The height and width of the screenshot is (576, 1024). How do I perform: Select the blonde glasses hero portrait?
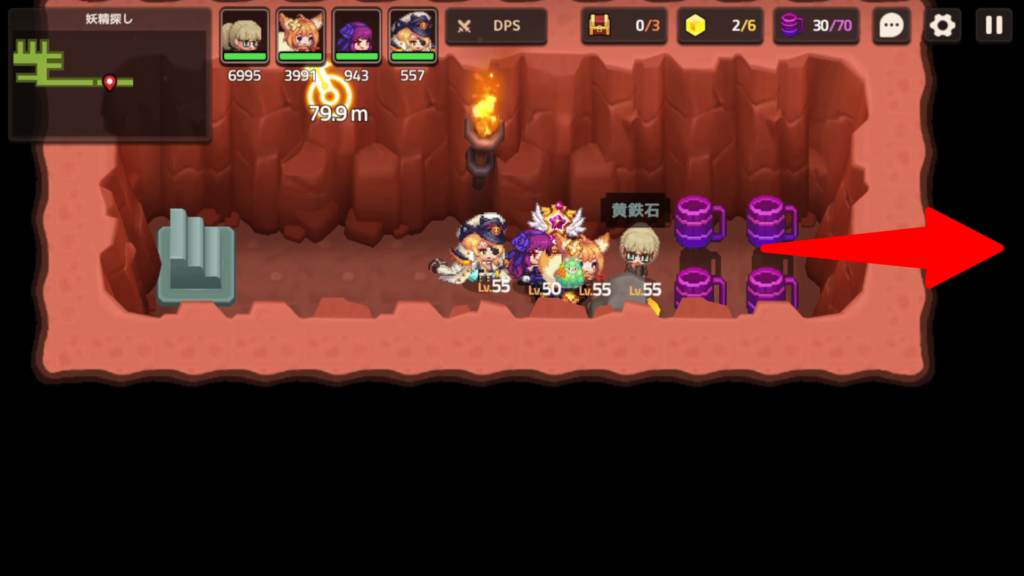(x=245, y=37)
